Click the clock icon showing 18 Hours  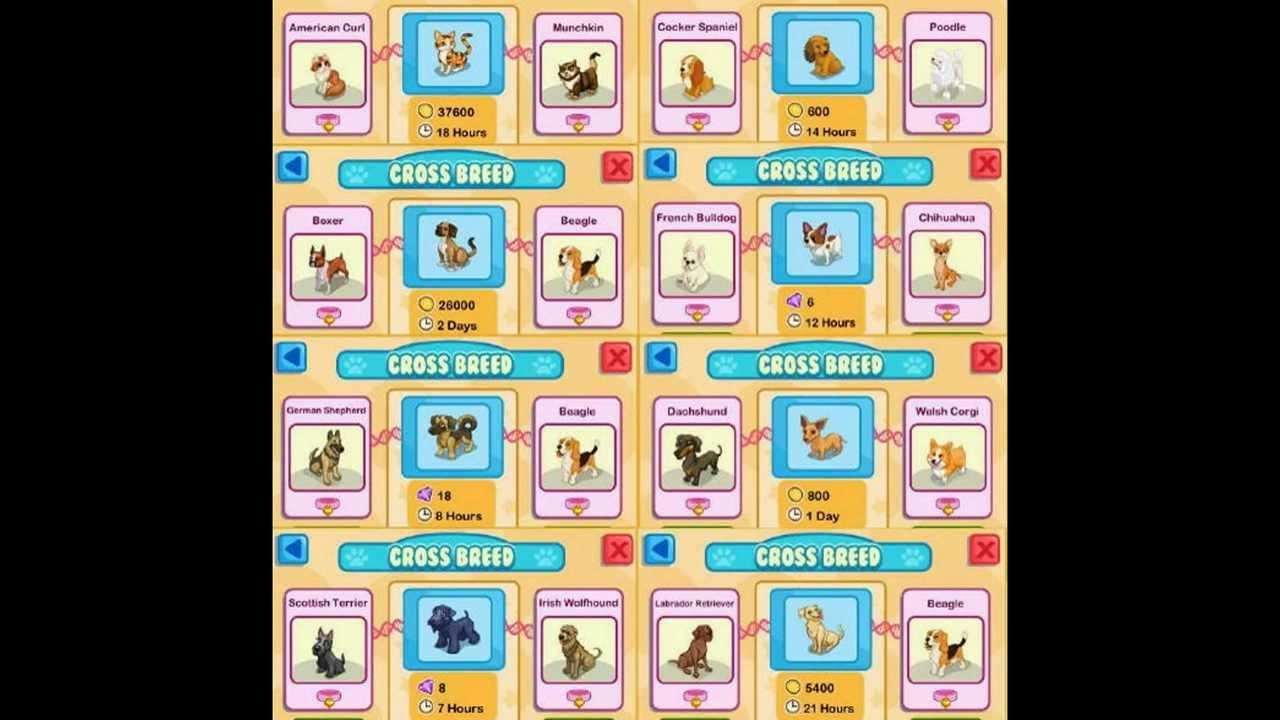425,132
